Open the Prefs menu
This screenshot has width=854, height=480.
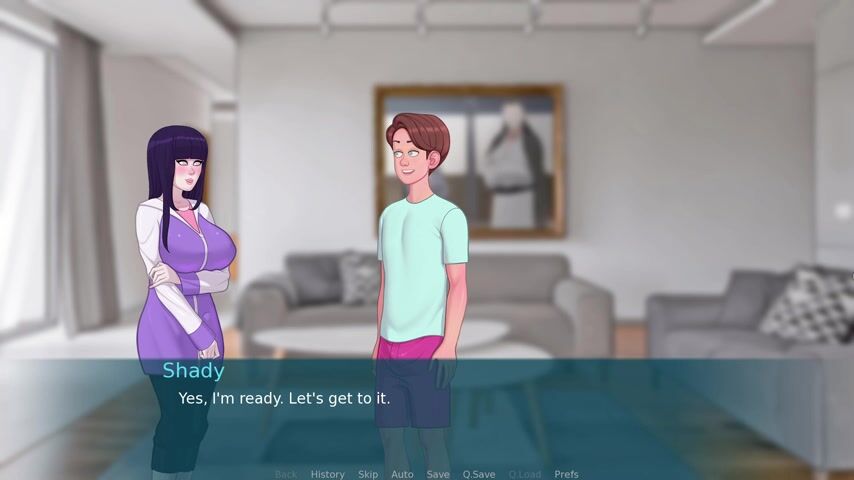click(566, 474)
